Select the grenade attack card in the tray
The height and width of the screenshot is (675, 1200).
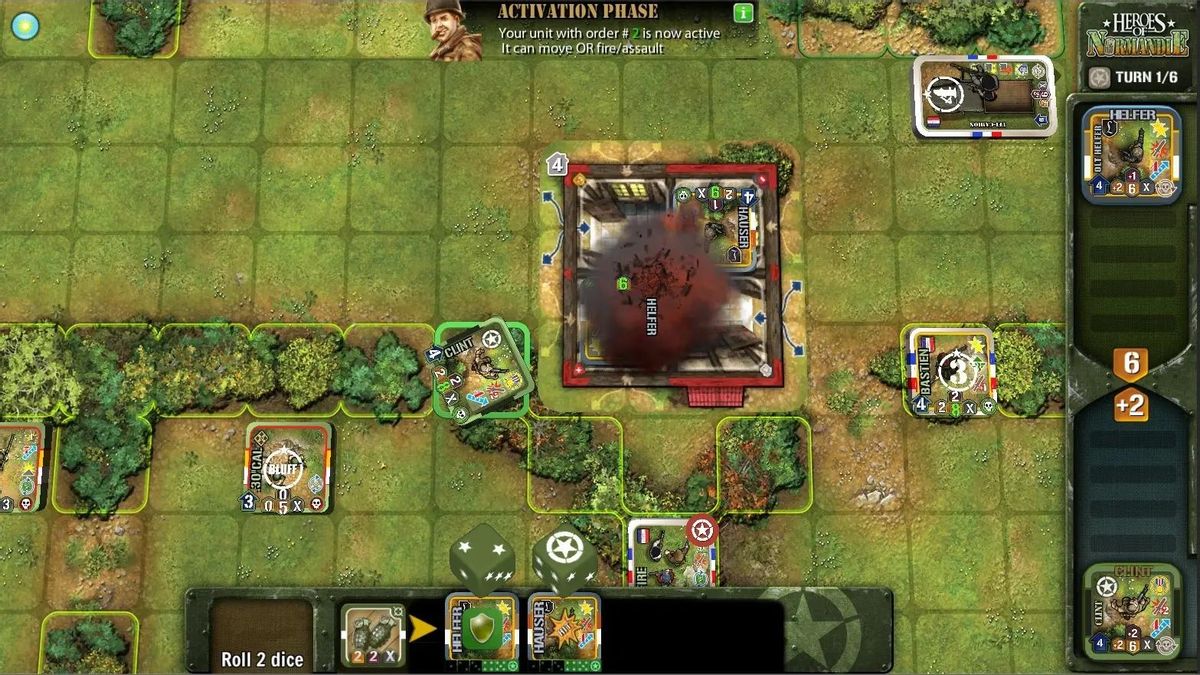[372, 635]
